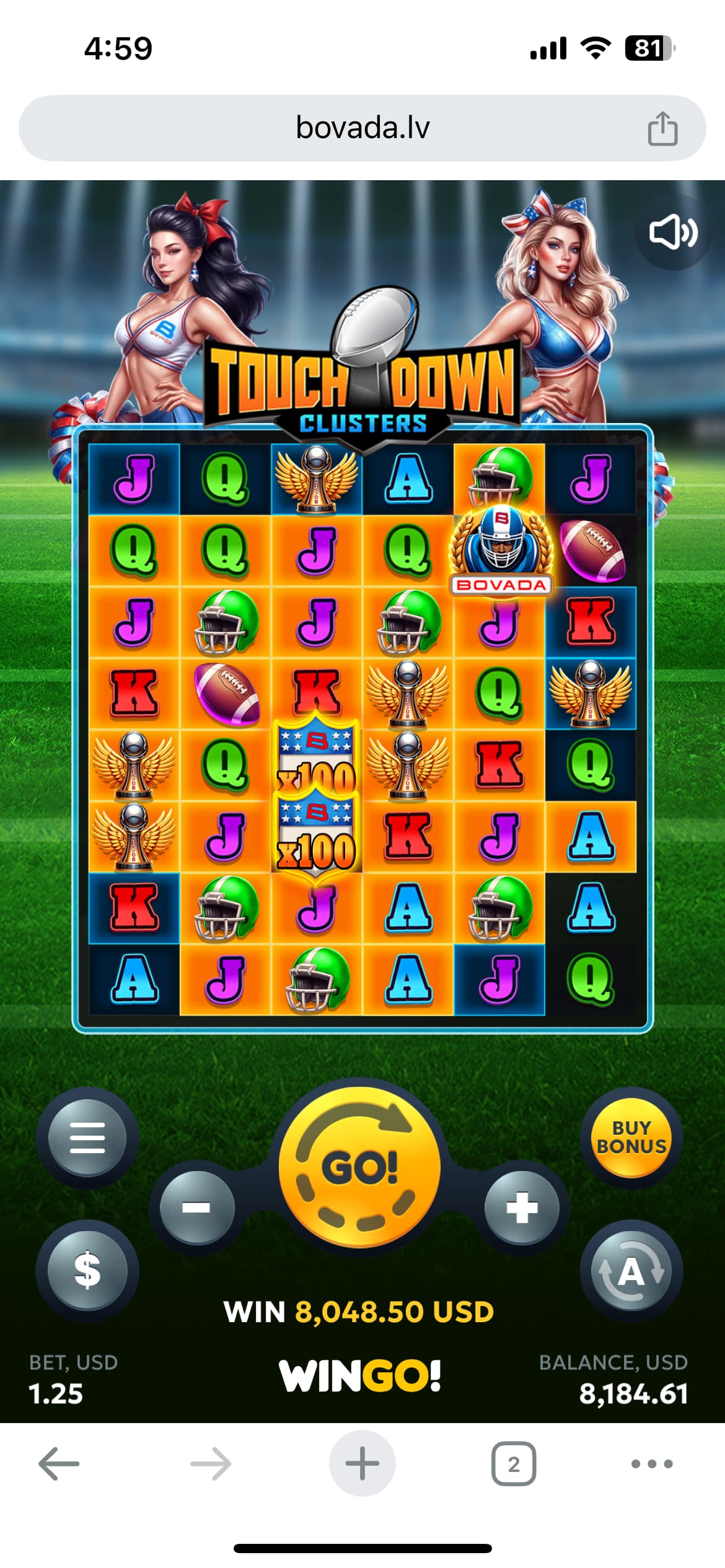Toggle the game sound speaker icon
725x1568 pixels.
(673, 233)
